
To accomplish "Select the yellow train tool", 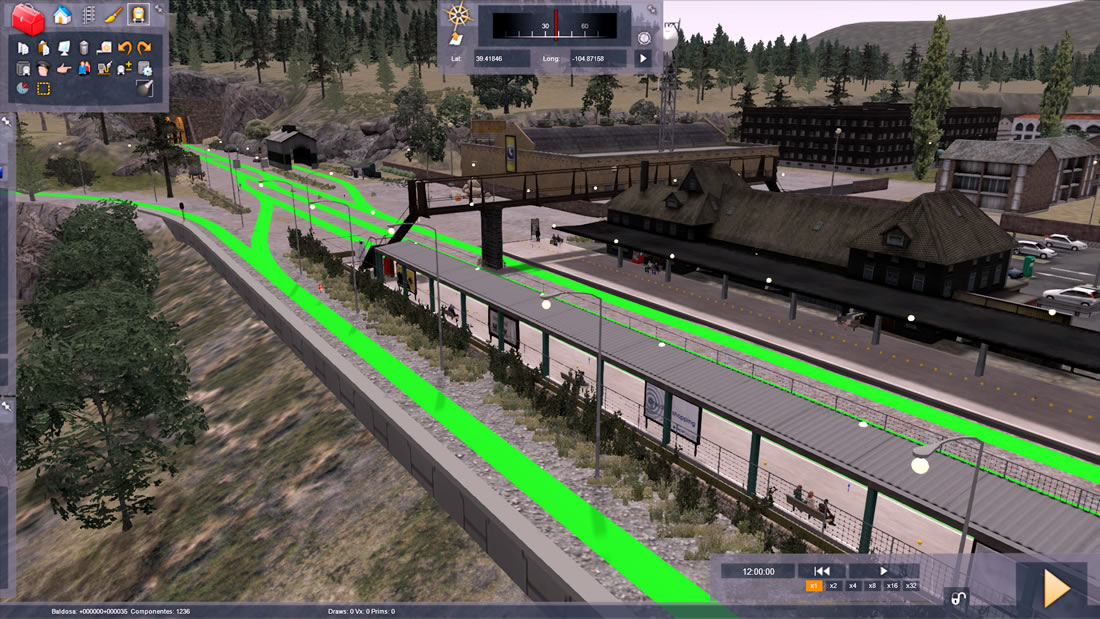I will click(138, 15).
